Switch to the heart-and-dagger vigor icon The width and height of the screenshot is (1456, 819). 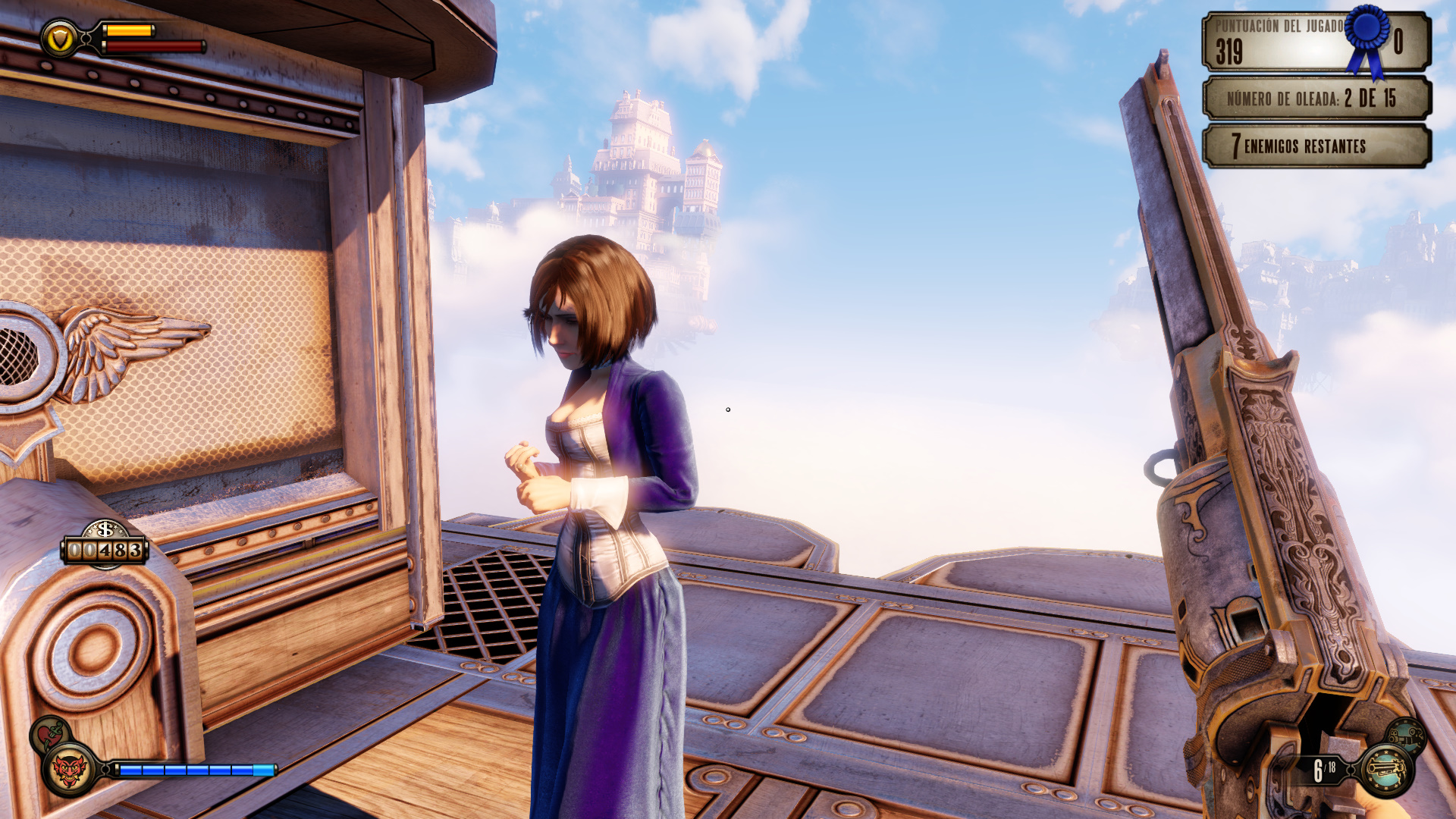(50, 733)
